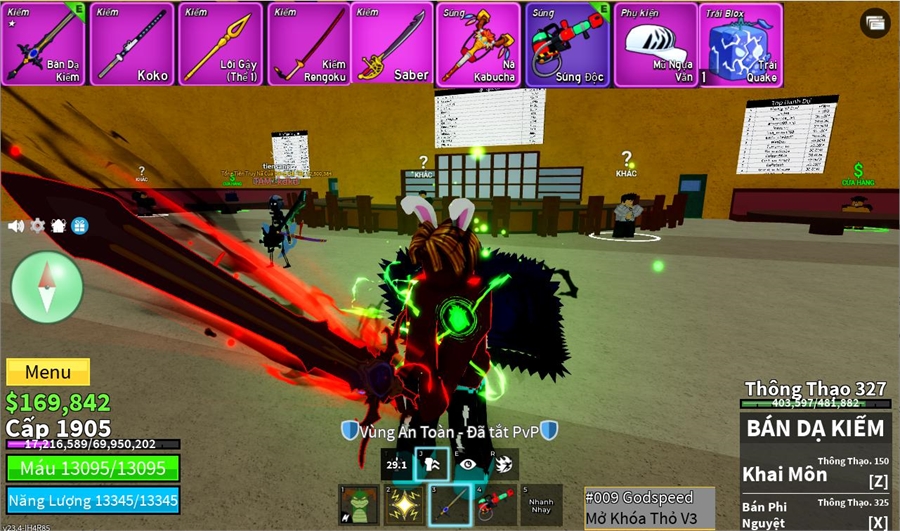This screenshot has height=531, width=900.
Task: Click the green compass
Action: click(x=47, y=287)
